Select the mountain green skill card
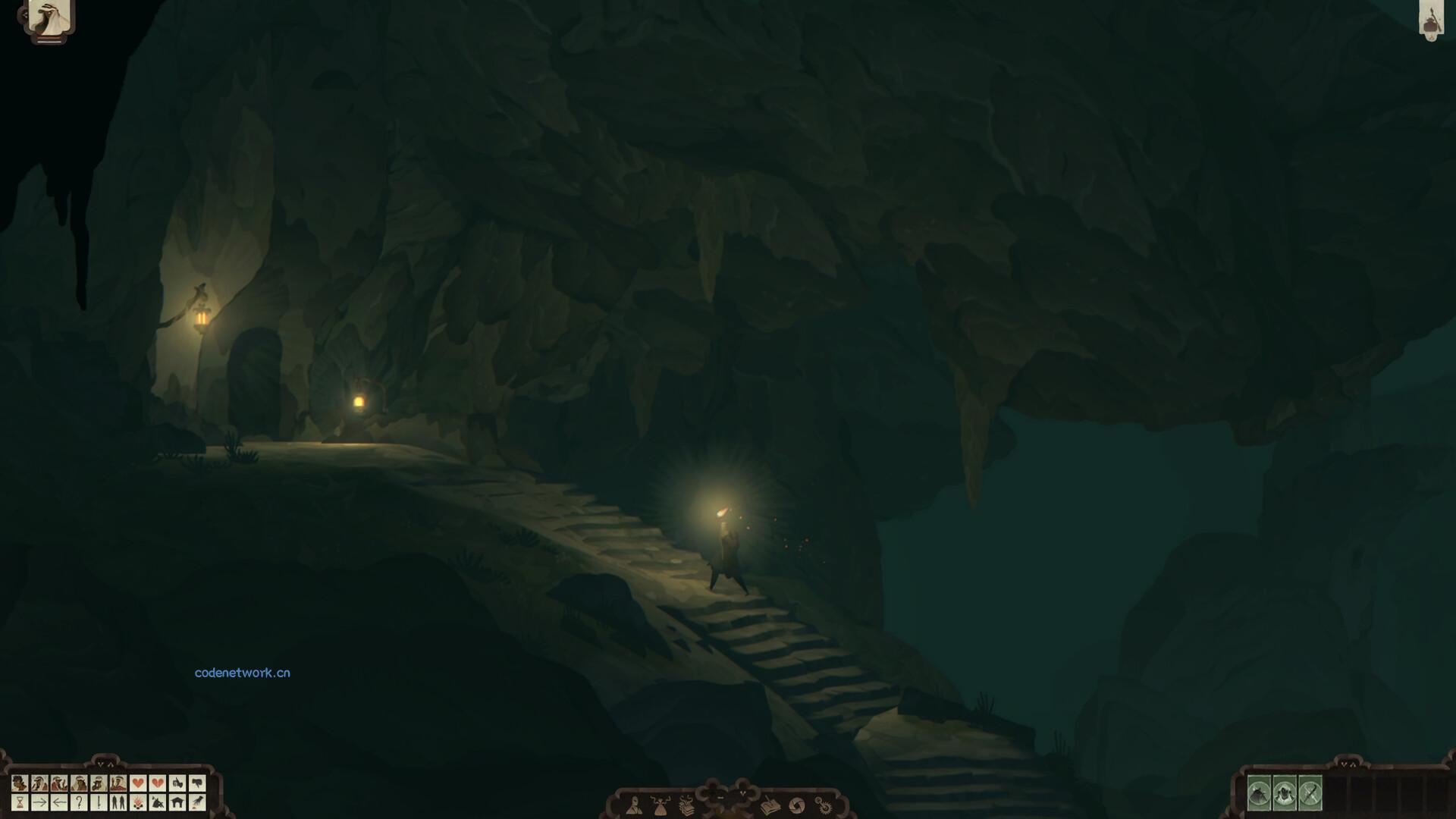The height and width of the screenshot is (819, 1456). tap(1259, 792)
